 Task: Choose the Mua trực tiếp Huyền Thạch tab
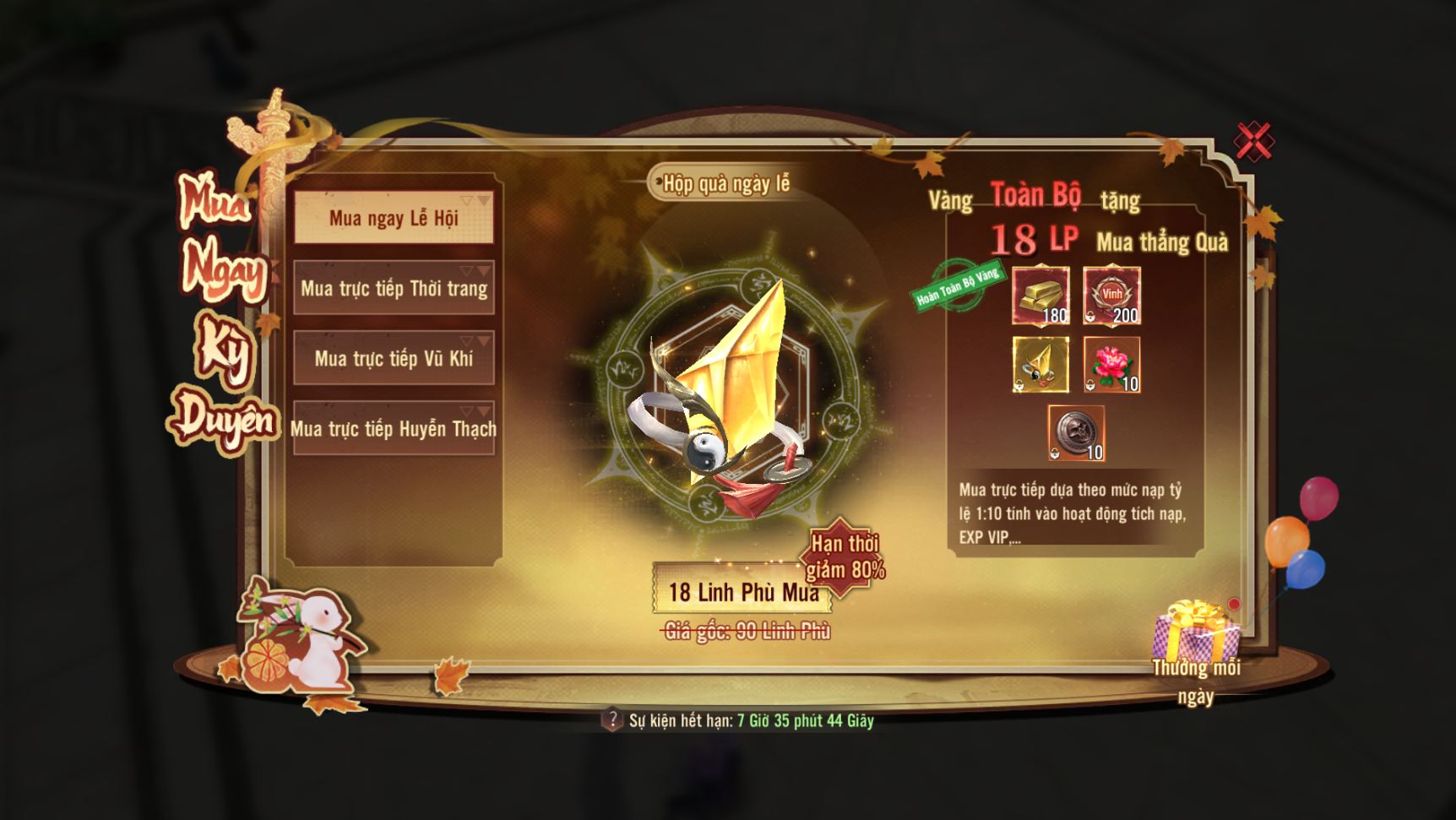pos(394,429)
